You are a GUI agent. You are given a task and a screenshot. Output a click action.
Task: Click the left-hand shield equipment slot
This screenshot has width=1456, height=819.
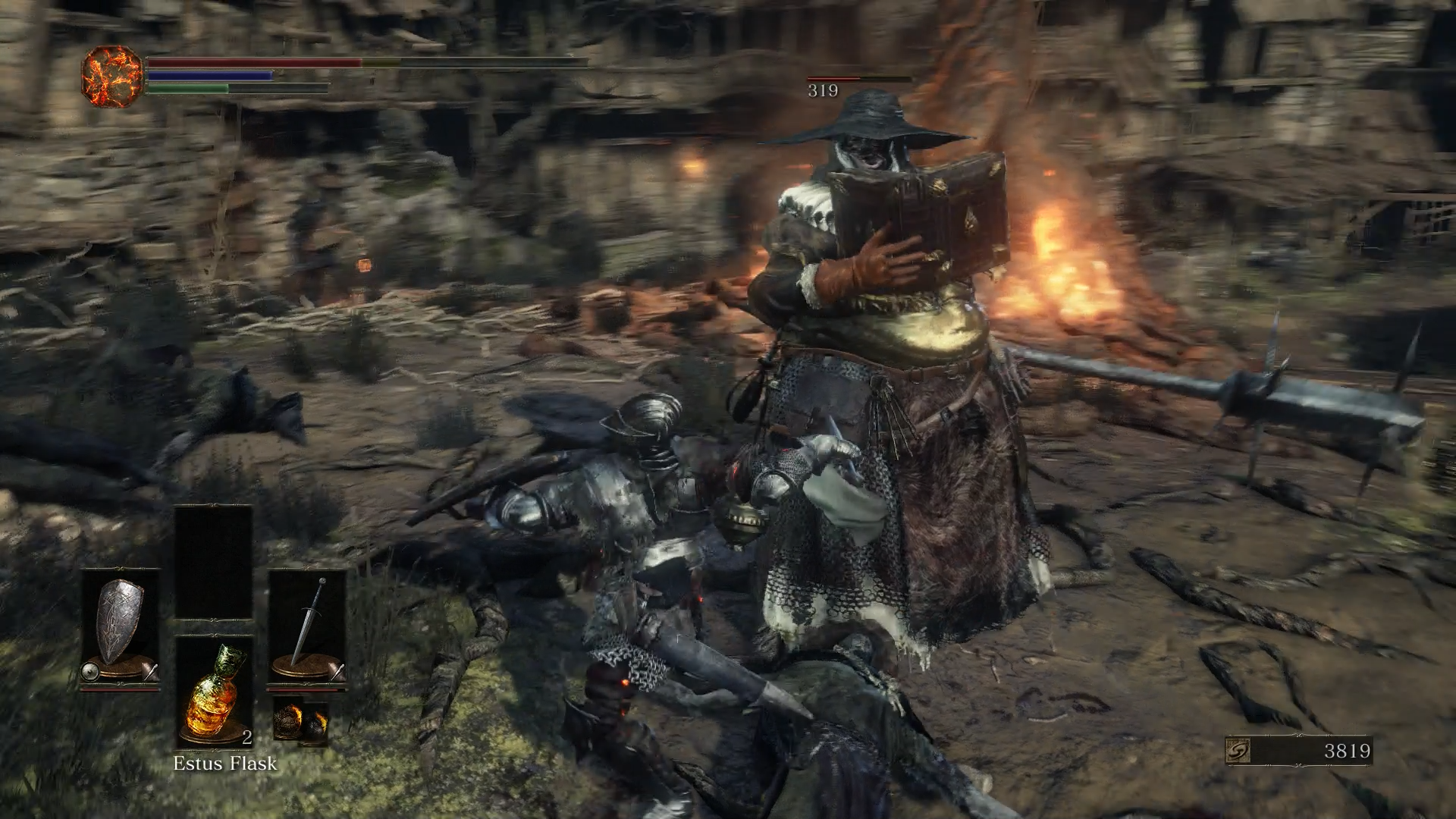click(121, 629)
